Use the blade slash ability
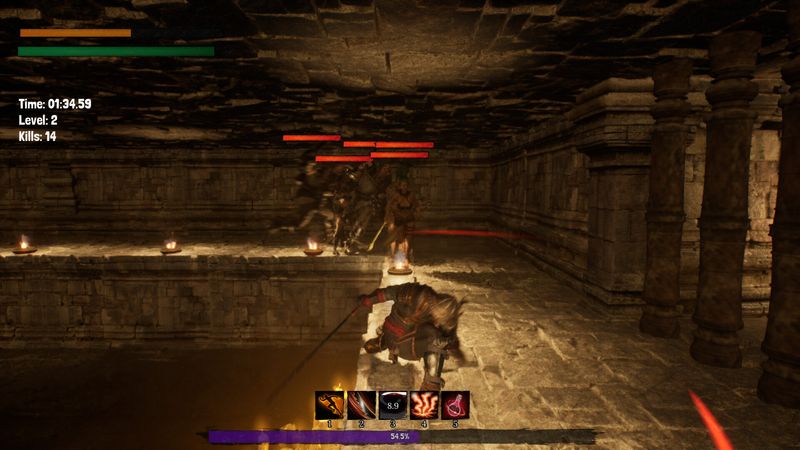The width and height of the screenshot is (800, 450). point(361,405)
